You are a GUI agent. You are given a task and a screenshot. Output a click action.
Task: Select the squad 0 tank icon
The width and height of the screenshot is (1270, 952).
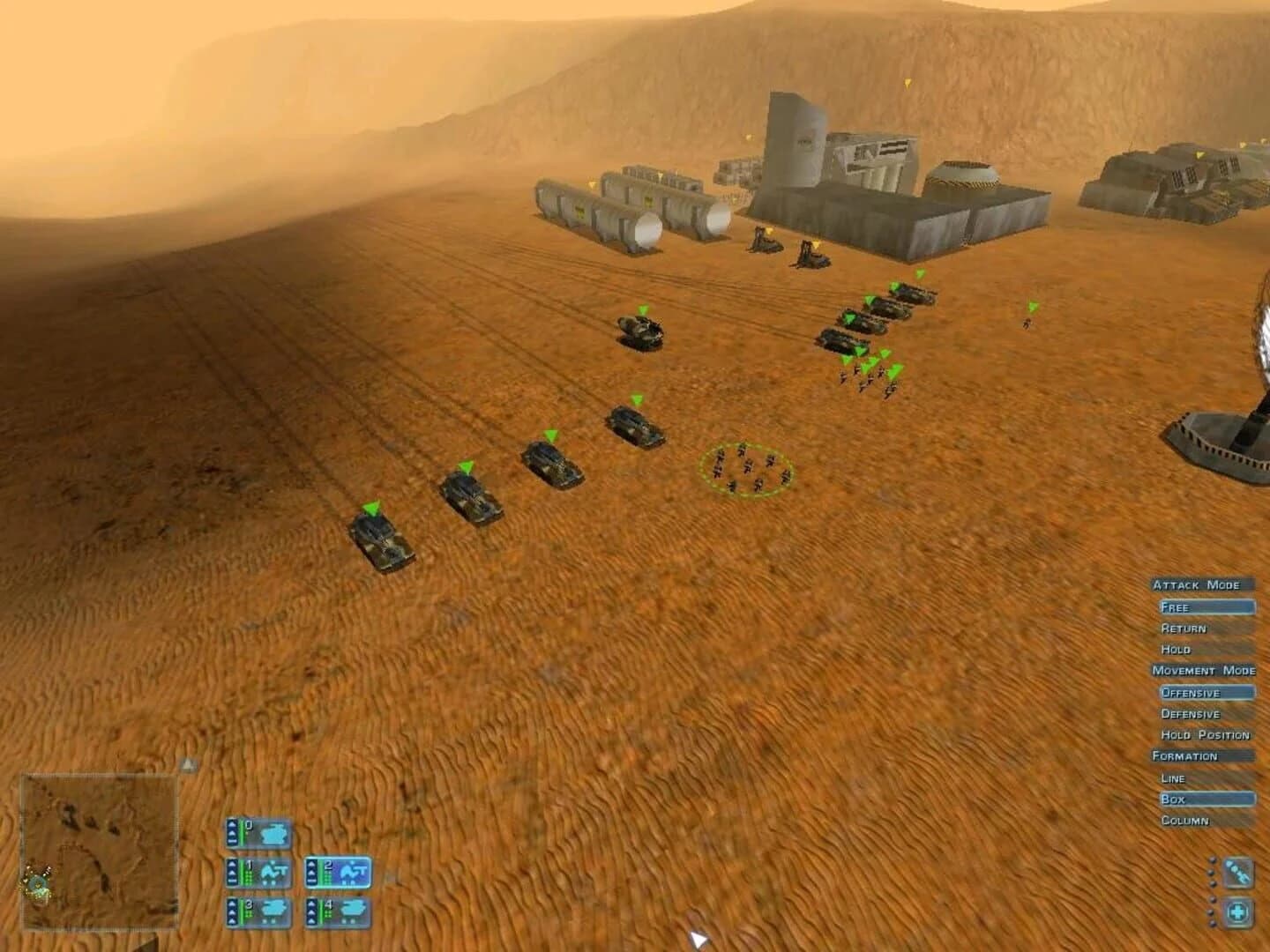(273, 832)
